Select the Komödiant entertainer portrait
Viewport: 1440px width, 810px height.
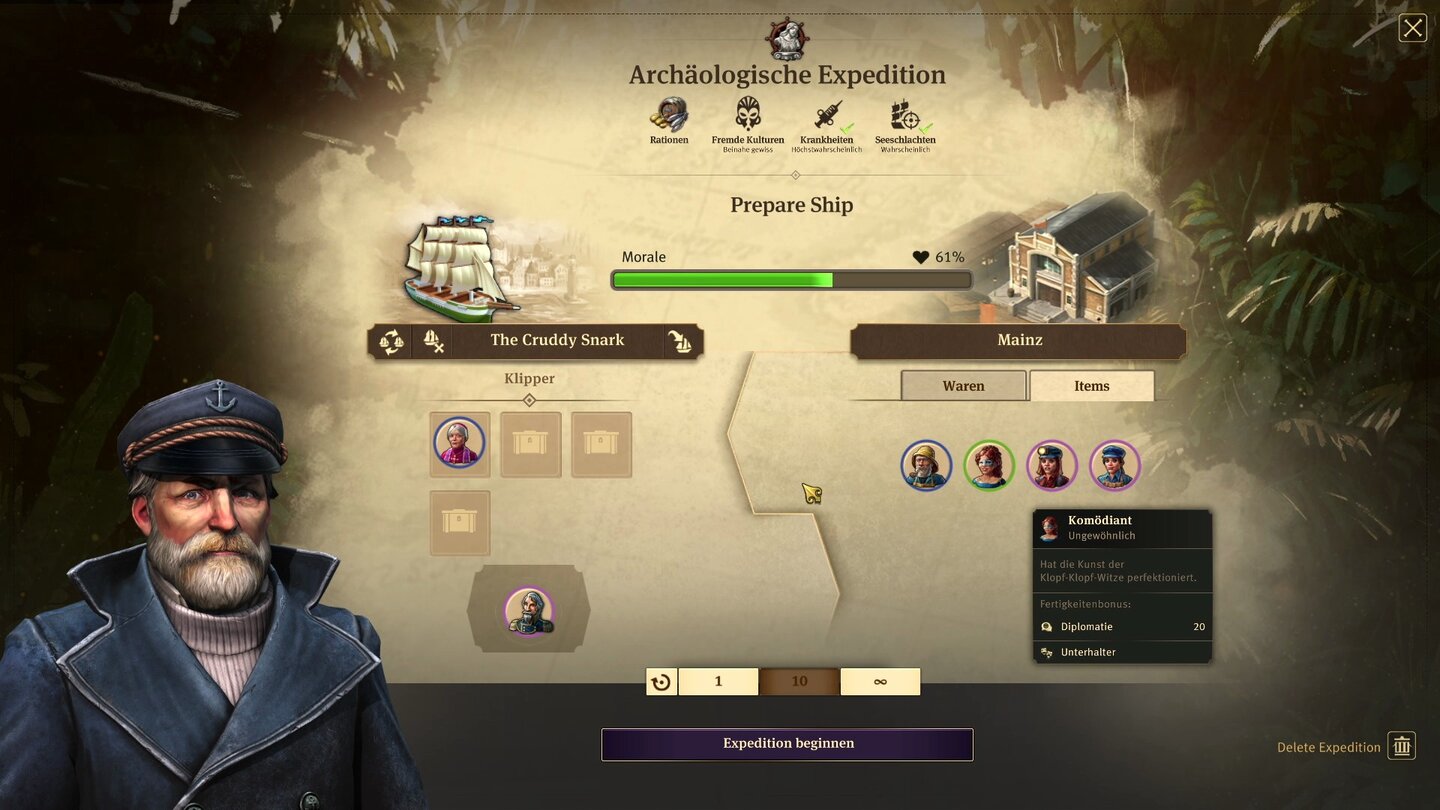point(990,465)
